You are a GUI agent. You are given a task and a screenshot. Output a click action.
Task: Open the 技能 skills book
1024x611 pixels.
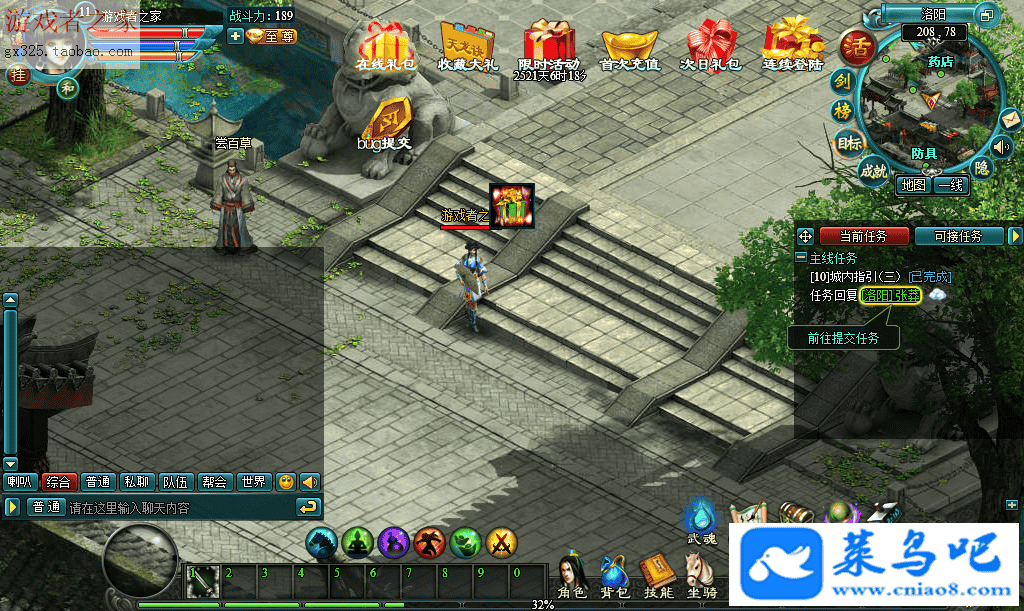pos(654,573)
